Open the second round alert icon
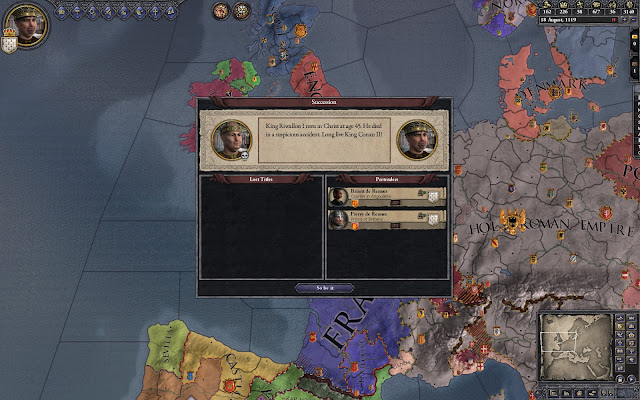 point(242,11)
